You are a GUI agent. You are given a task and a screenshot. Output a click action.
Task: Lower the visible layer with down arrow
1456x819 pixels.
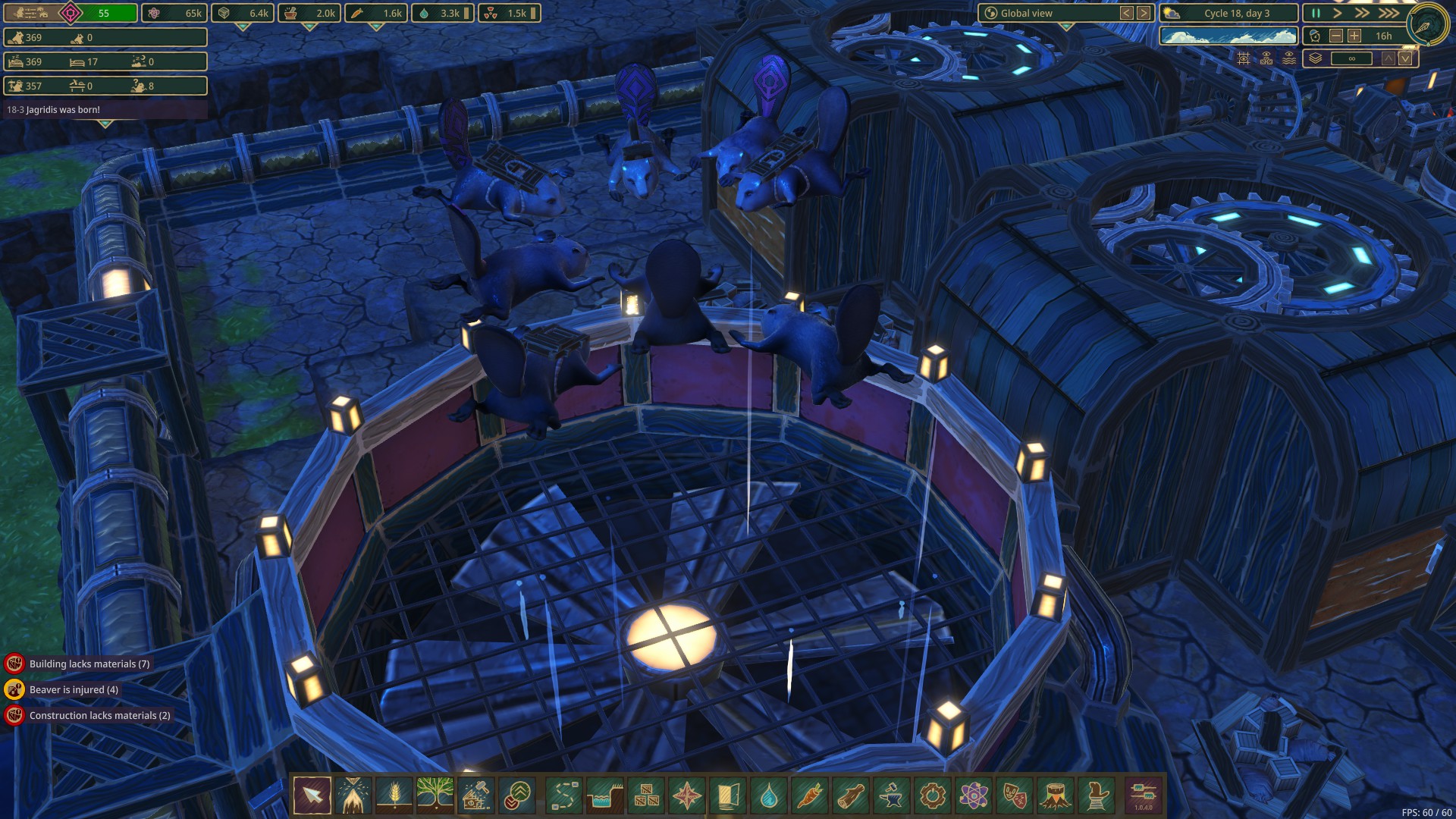(1406, 58)
